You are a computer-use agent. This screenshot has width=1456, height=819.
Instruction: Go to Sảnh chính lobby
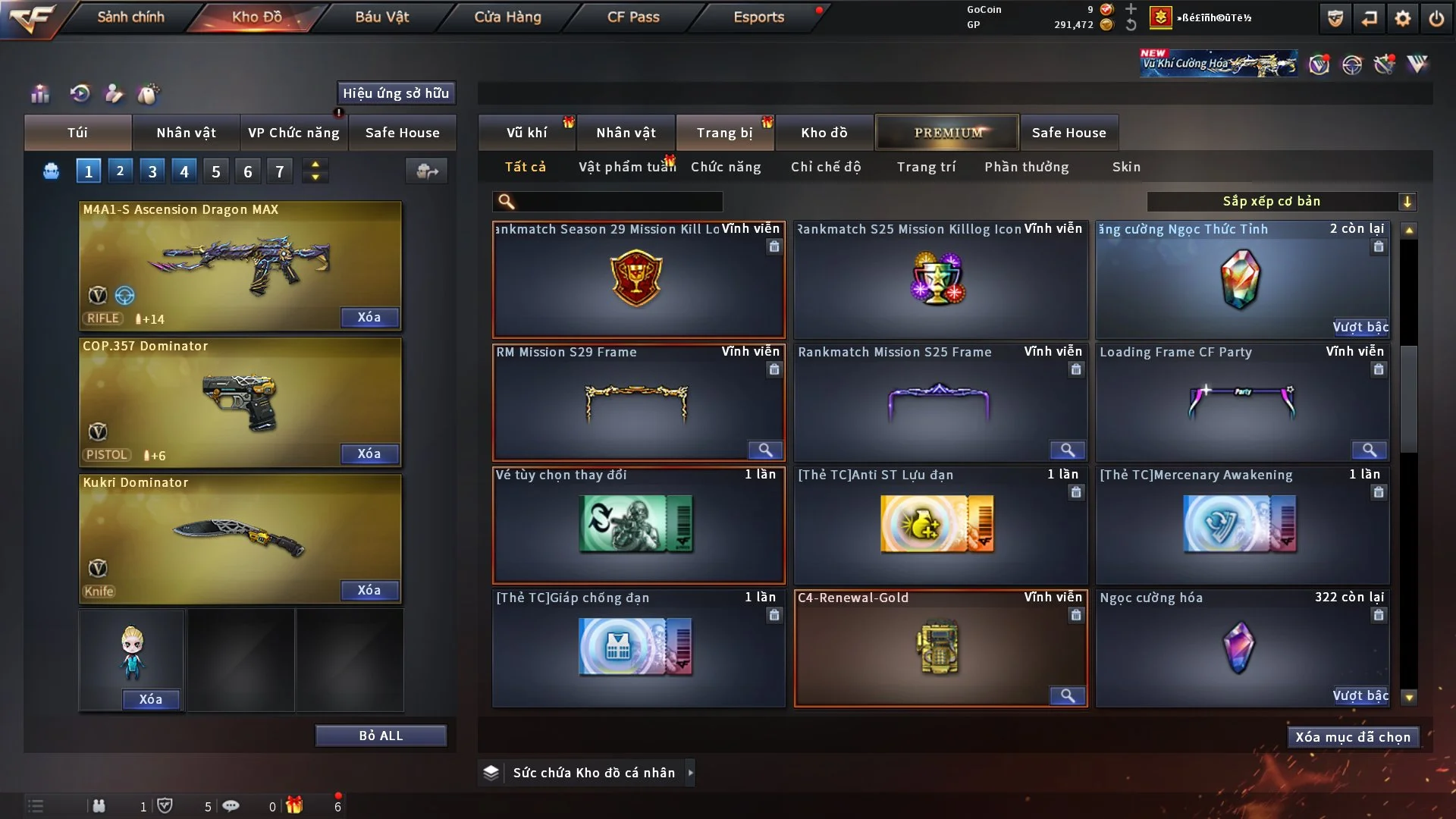(x=130, y=17)
